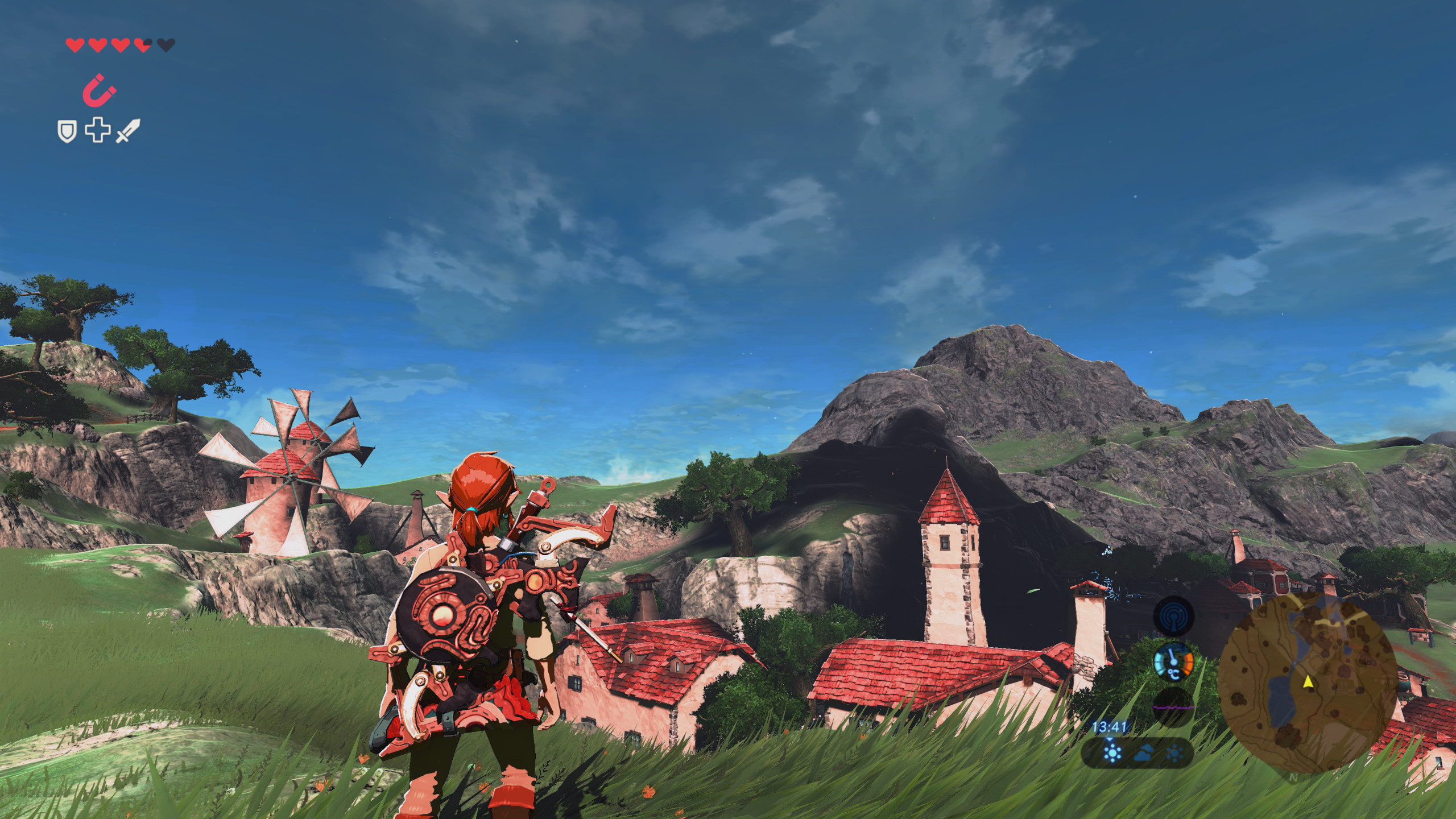Click the circular noise meter
The image size is (1456, 819).
coord(1173,705)
